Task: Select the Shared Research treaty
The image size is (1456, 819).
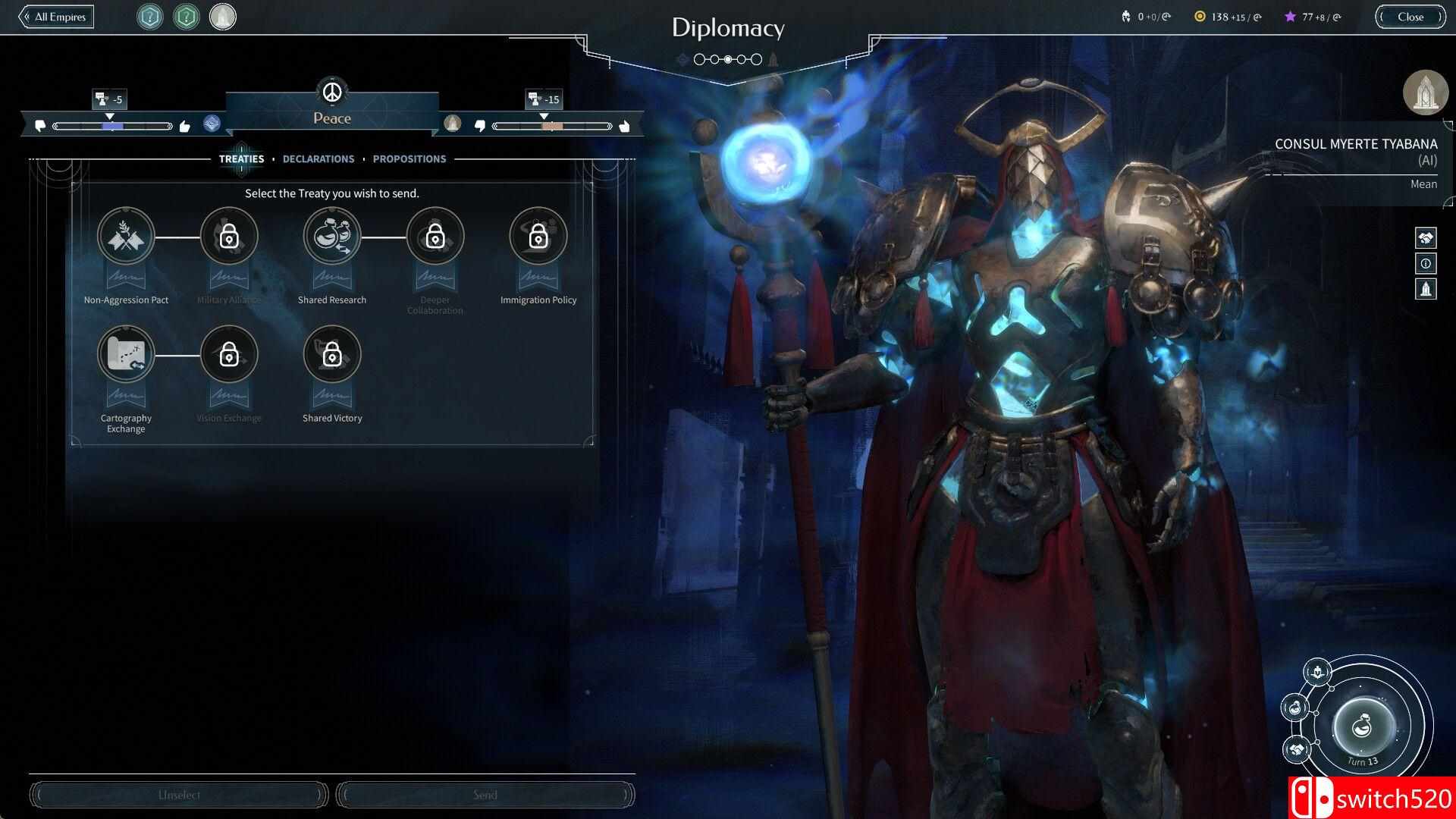Action: (x=331, y=236)
